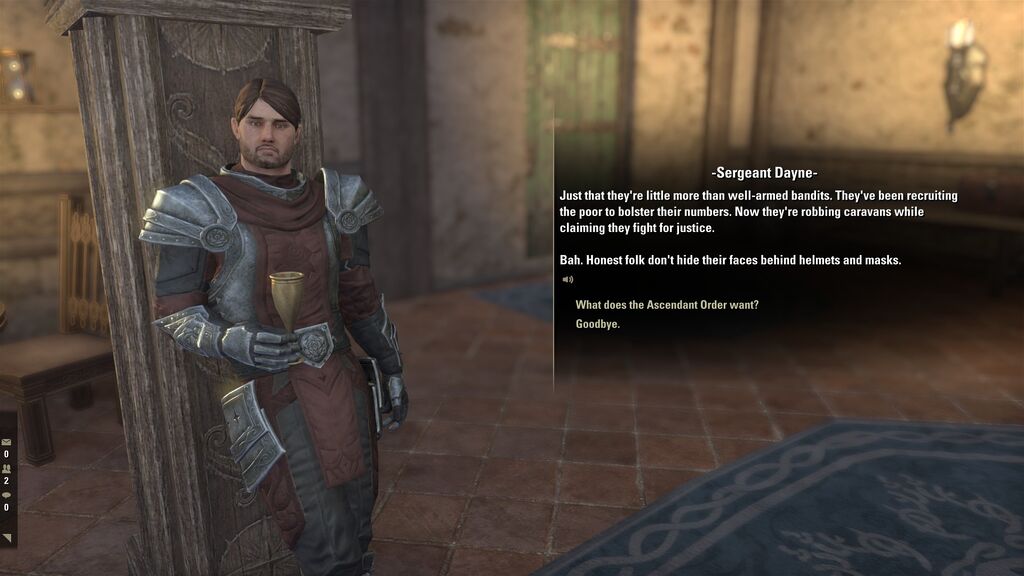Click the chat bubble notification icon
This screenshot has width=1024, height=576.
pos(7,494)
